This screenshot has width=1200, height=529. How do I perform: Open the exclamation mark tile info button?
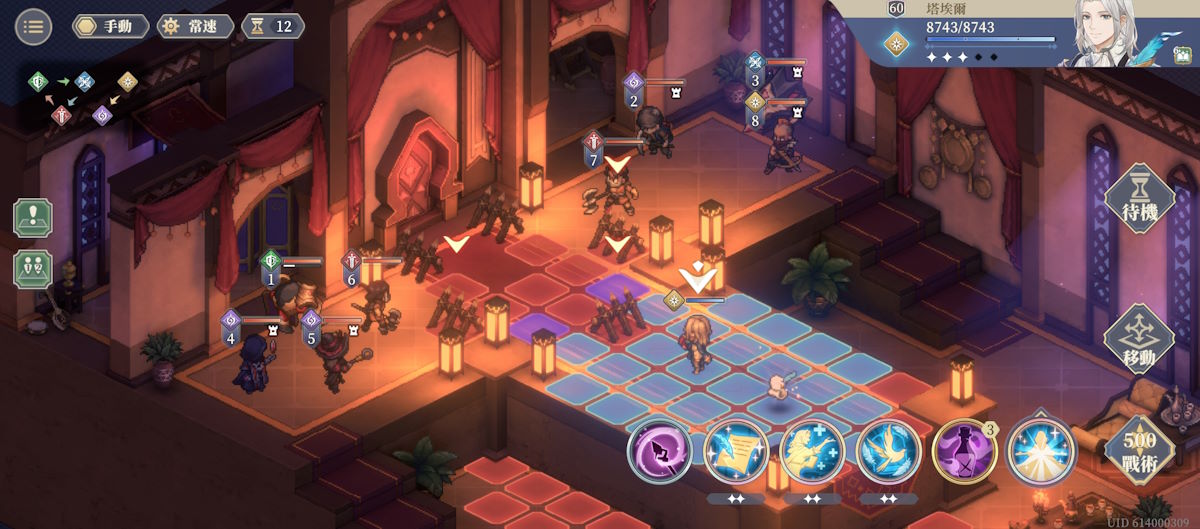(32, 218)
